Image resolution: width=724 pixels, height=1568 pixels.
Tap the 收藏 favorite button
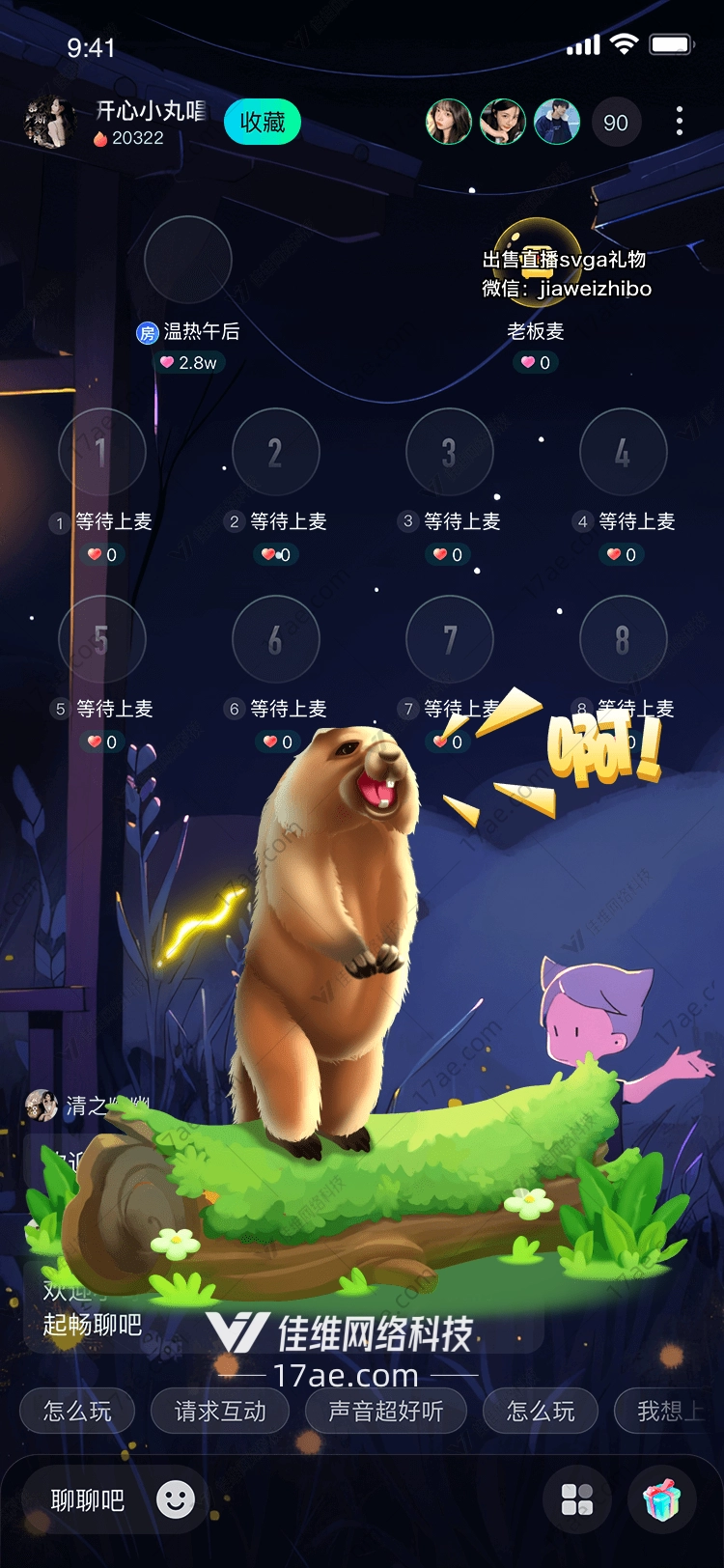[263, 123]
